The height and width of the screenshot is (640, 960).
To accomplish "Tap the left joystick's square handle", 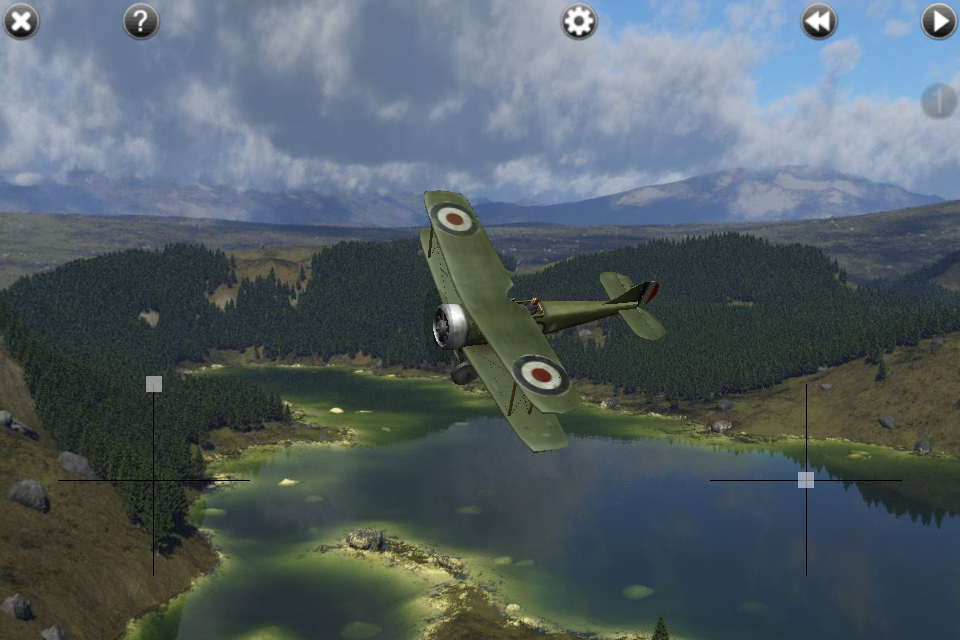I will 154,384.
